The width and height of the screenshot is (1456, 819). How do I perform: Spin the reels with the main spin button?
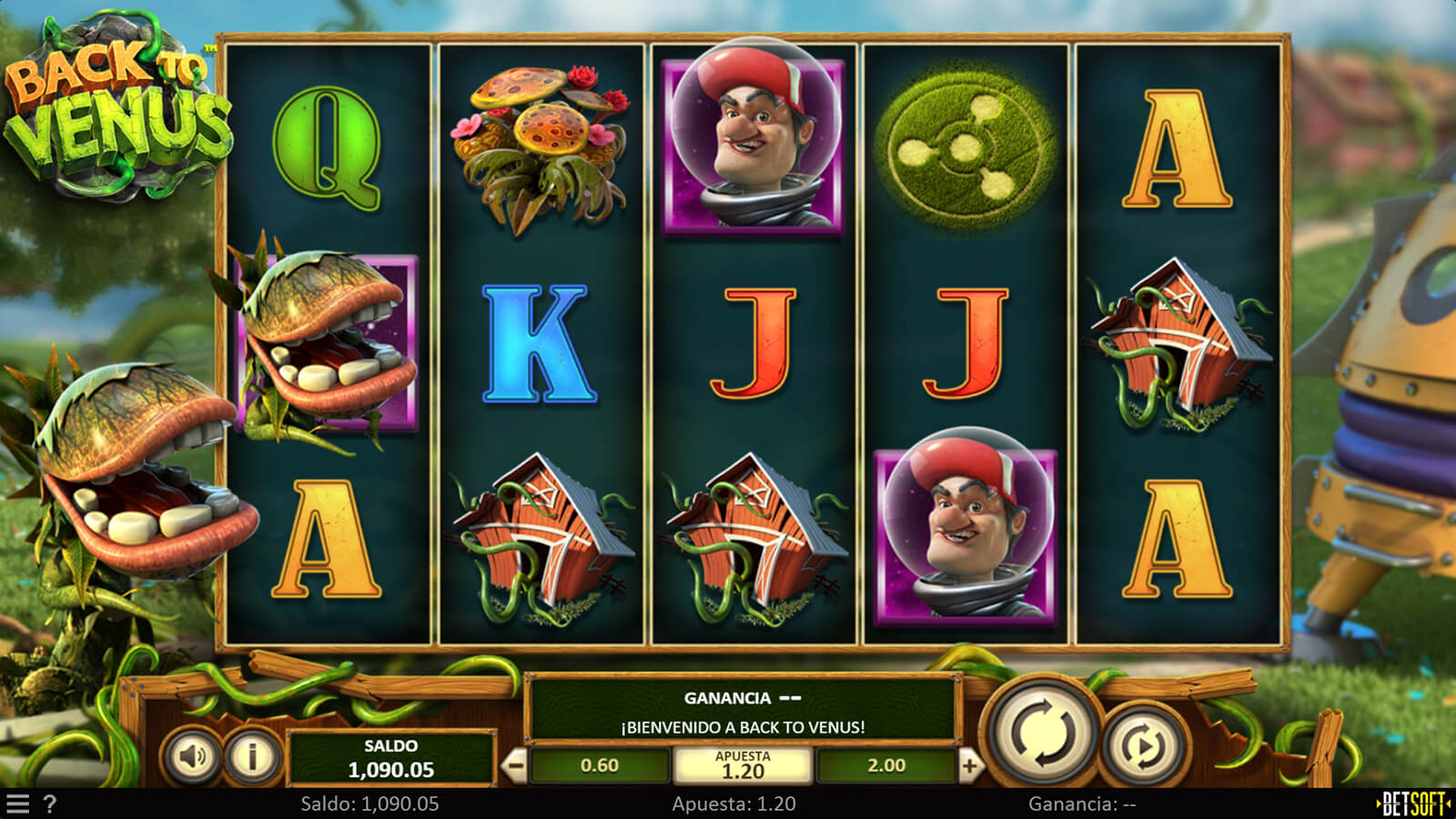pos(1043,733)
